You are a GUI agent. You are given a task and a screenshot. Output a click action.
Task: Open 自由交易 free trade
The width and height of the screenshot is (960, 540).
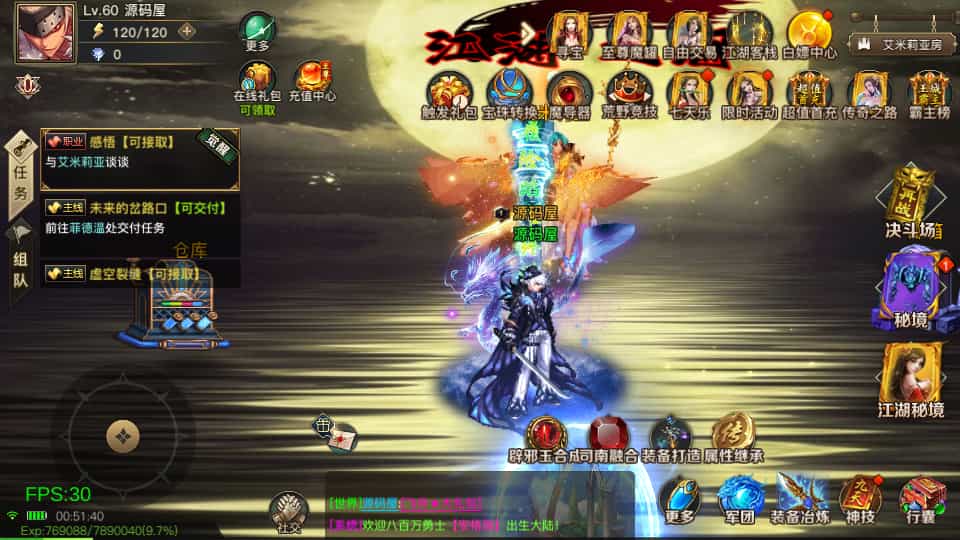pyautogui.click(x=690, y=32)
